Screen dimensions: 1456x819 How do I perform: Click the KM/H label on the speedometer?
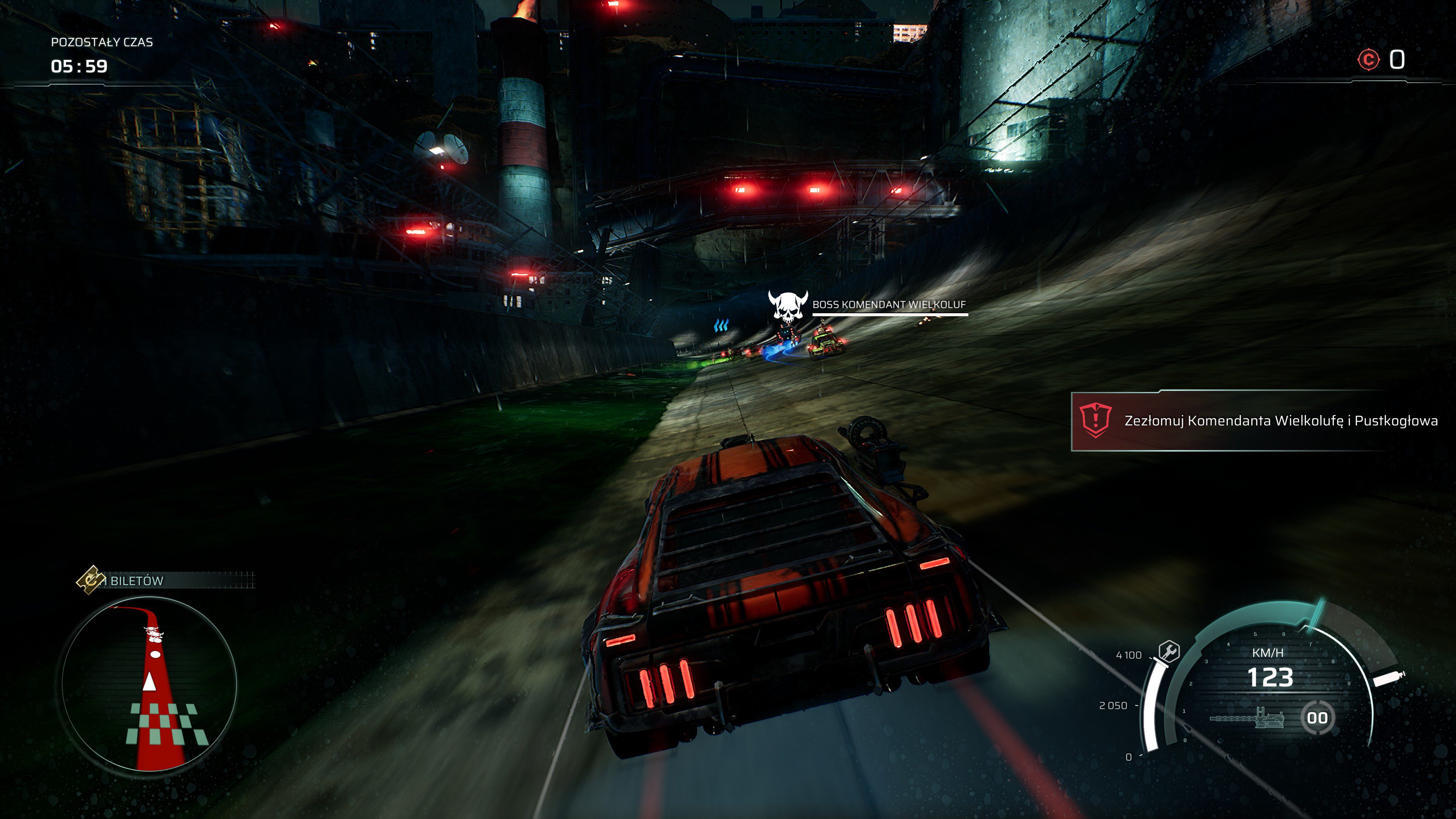tap(1268, 653)
